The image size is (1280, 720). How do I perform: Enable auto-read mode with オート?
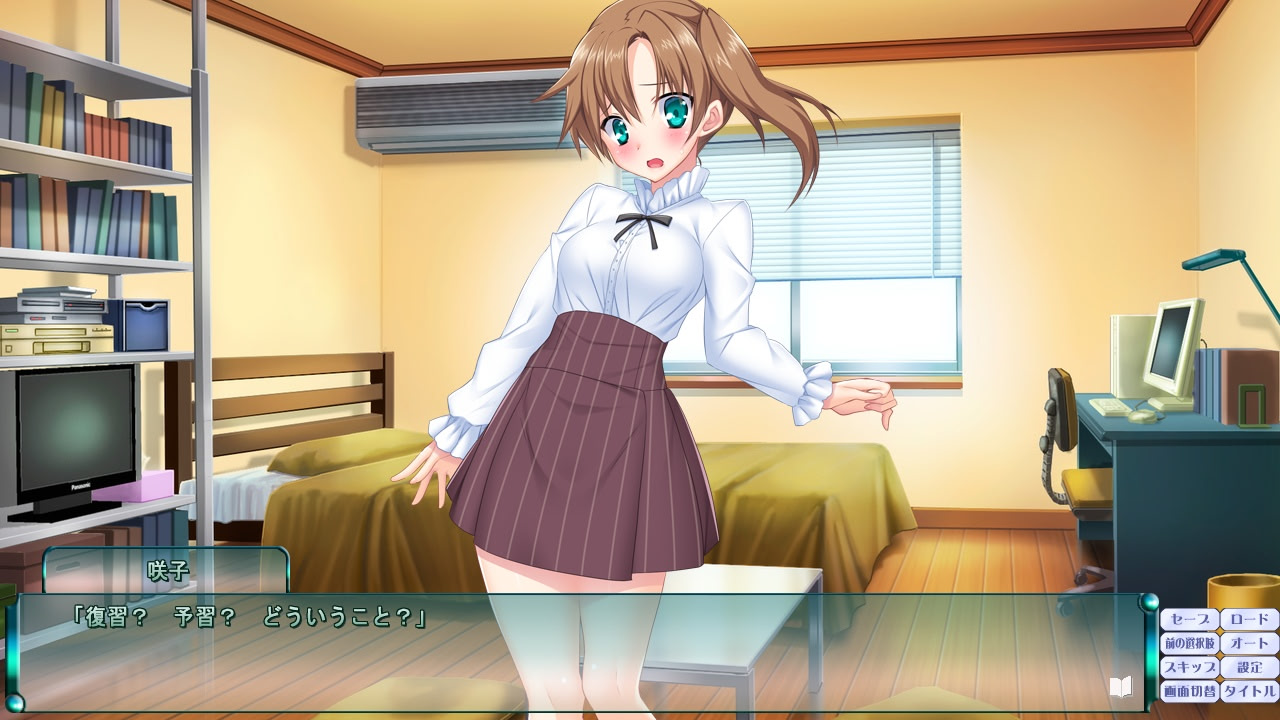tap(1248, 642)
